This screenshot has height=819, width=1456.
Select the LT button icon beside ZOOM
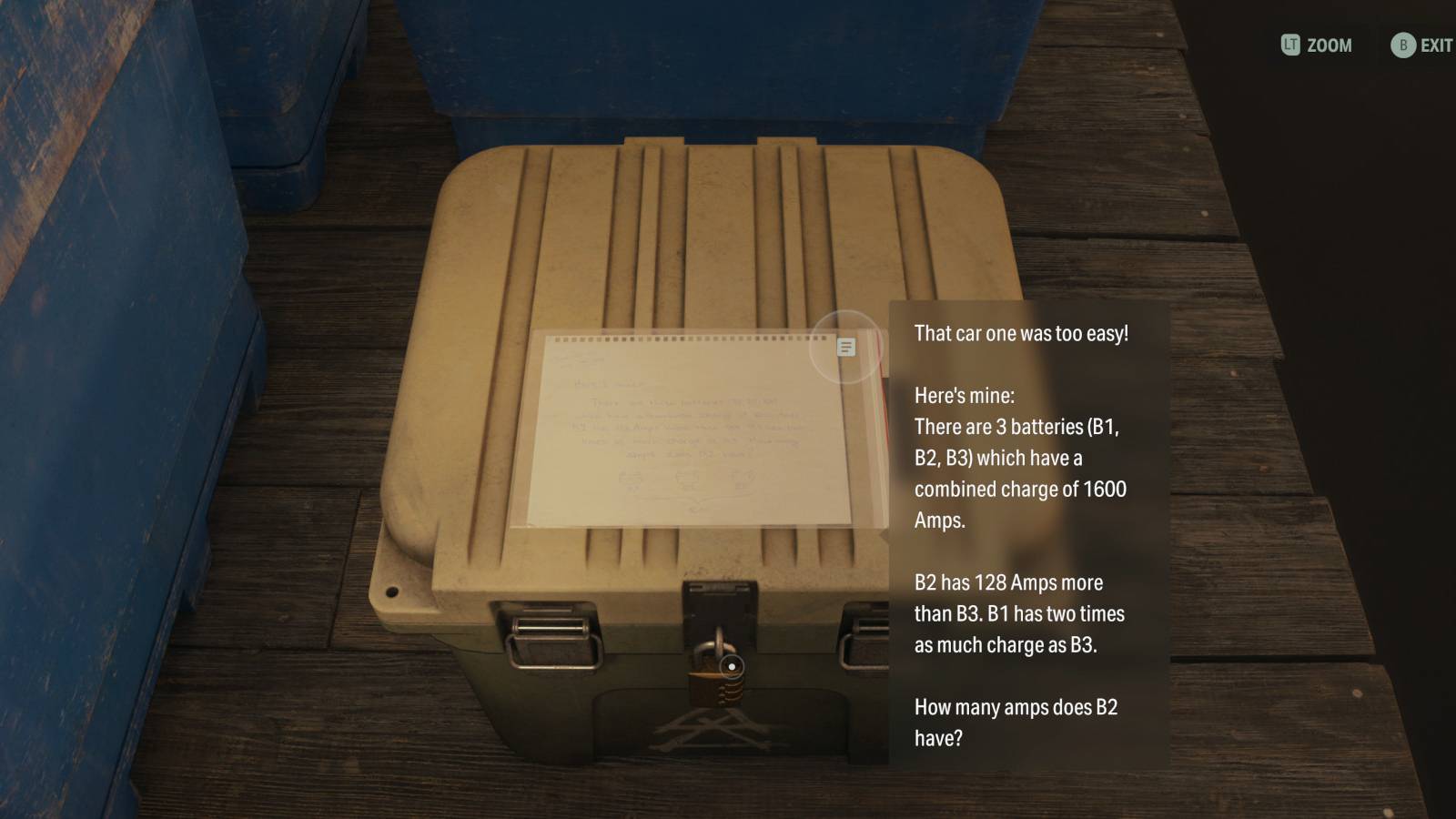tap(1290, 45)
